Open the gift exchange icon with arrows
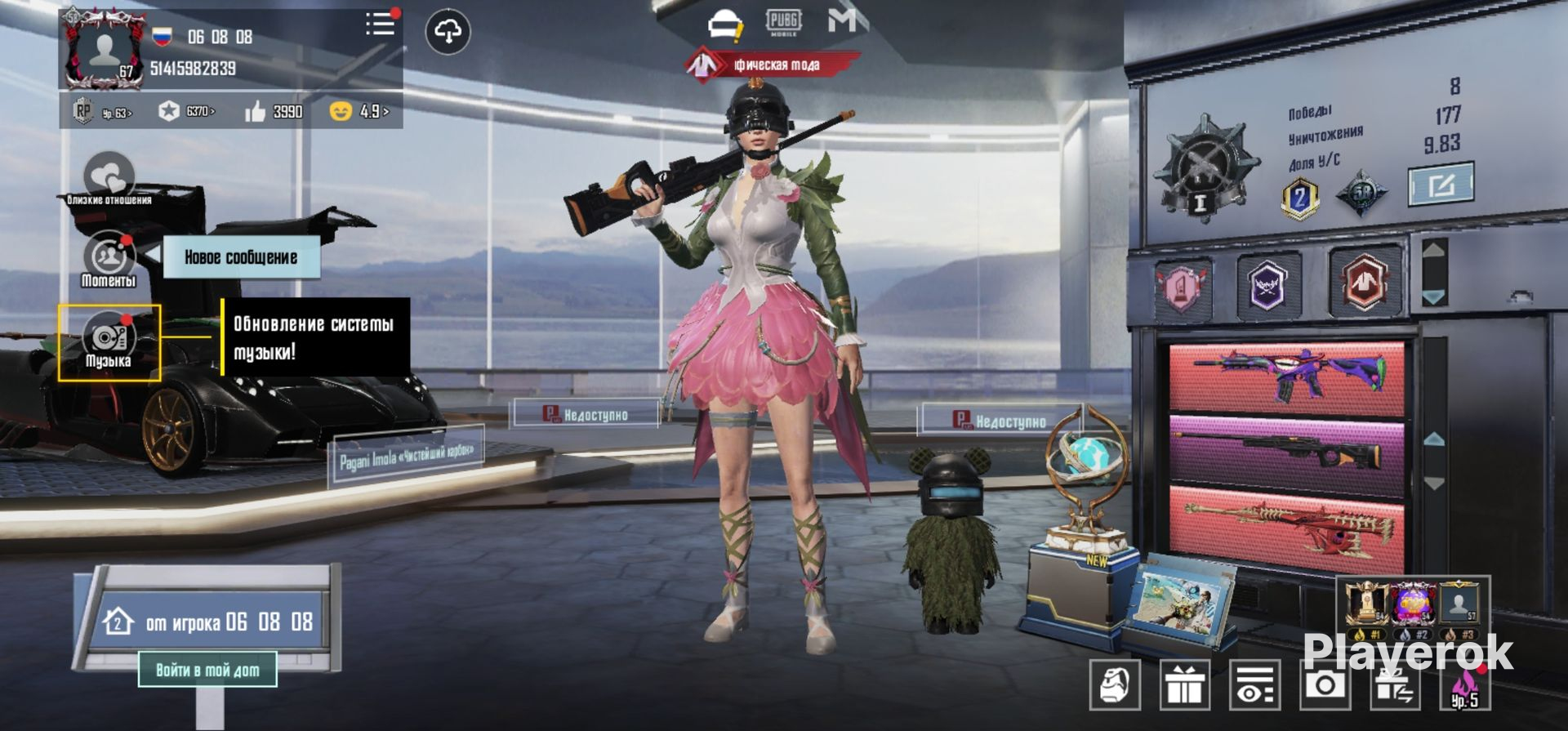Viewport: 1568px width, 731px height. (x=1395, y=685)
